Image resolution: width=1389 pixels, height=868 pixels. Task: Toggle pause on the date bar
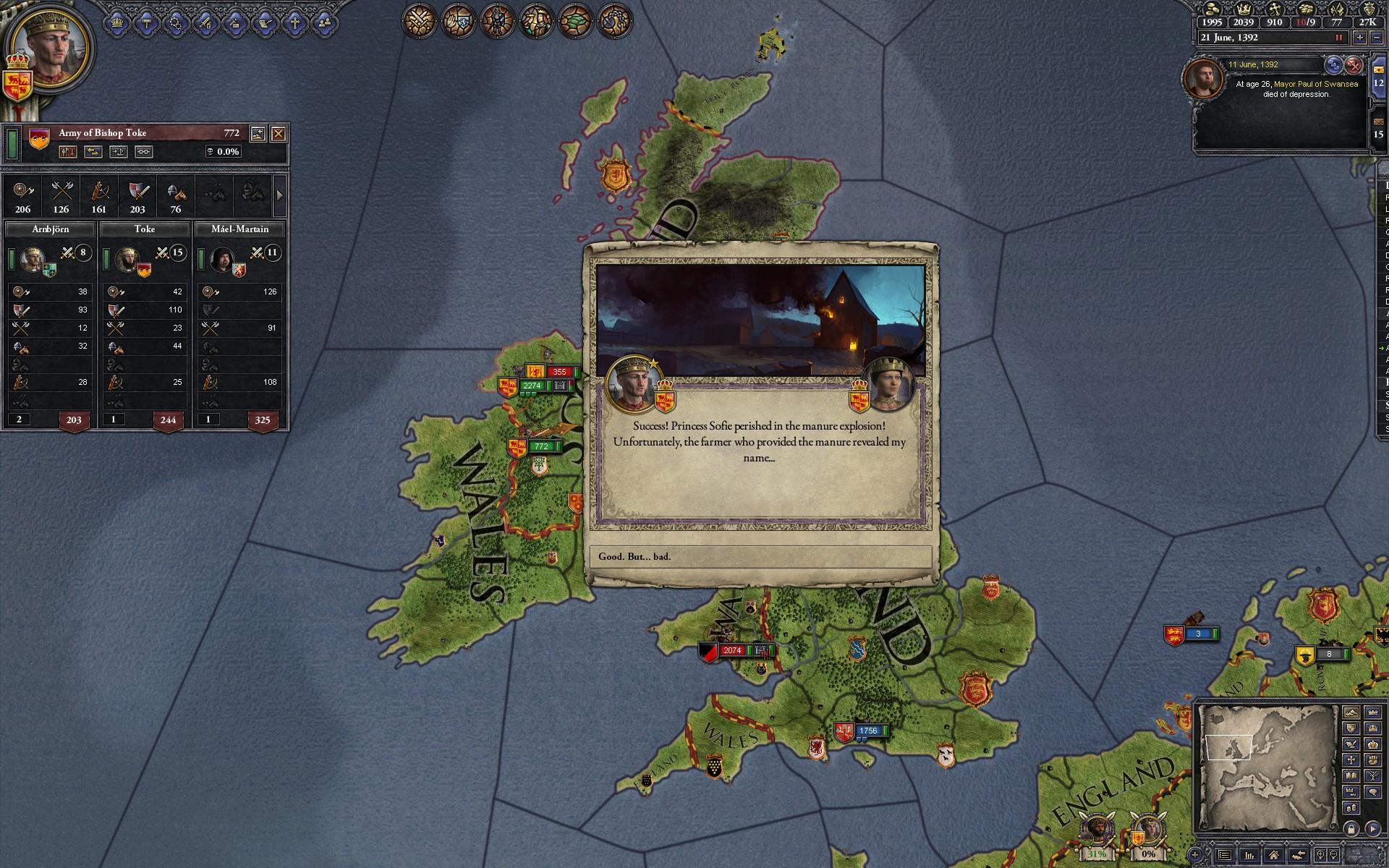click(1339, 38)
